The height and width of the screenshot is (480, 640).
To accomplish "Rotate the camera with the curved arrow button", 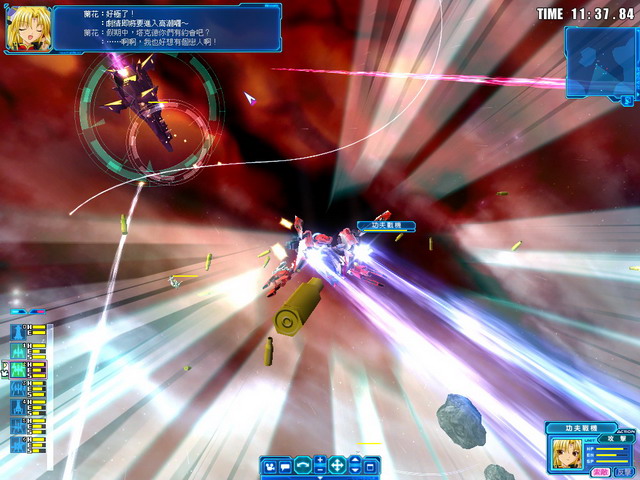I will click(x=302, y=465).
